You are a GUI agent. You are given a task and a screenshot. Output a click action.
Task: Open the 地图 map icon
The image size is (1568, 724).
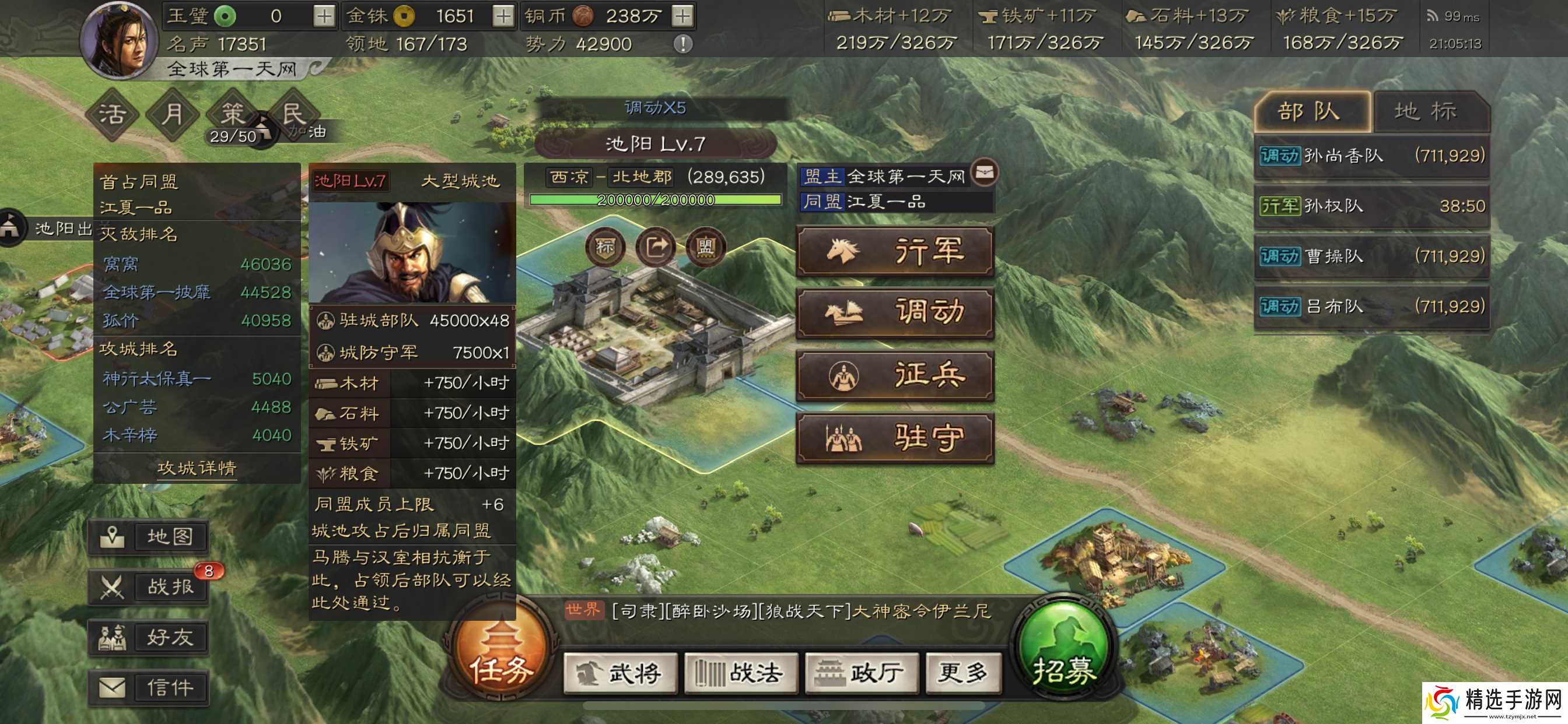[x=148, y=538]
